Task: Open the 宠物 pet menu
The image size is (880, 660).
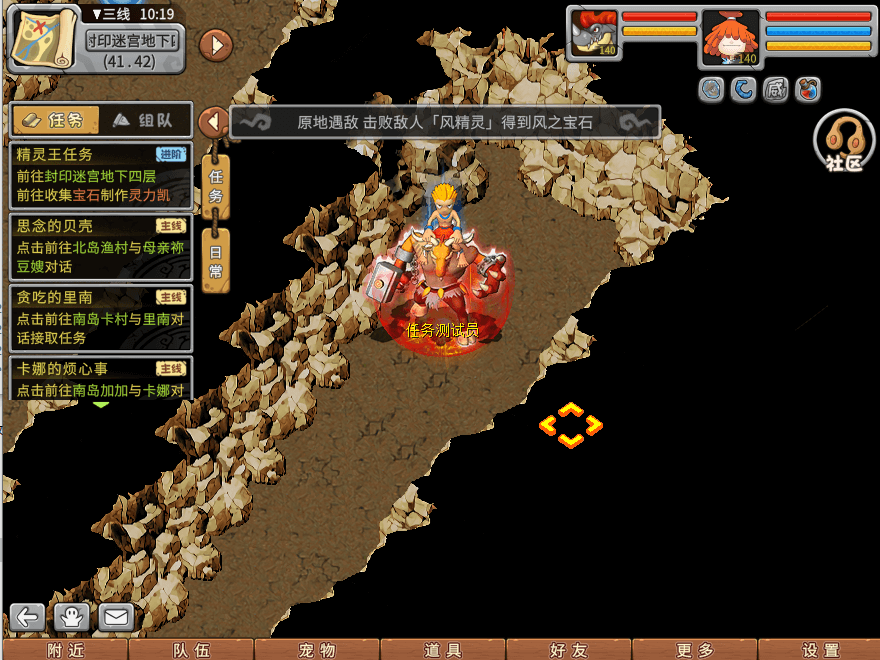Action: coord(316,650)
